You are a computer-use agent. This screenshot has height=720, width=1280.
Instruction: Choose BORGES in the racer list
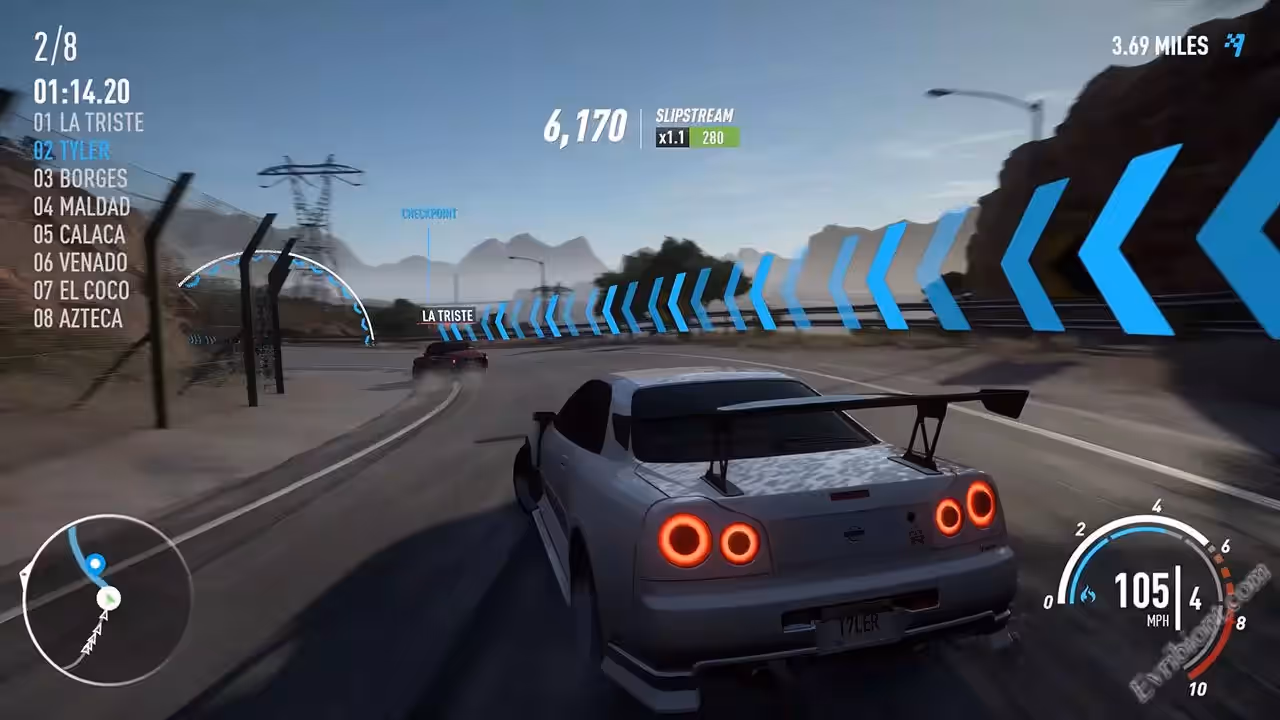click(x=80, y=179)
